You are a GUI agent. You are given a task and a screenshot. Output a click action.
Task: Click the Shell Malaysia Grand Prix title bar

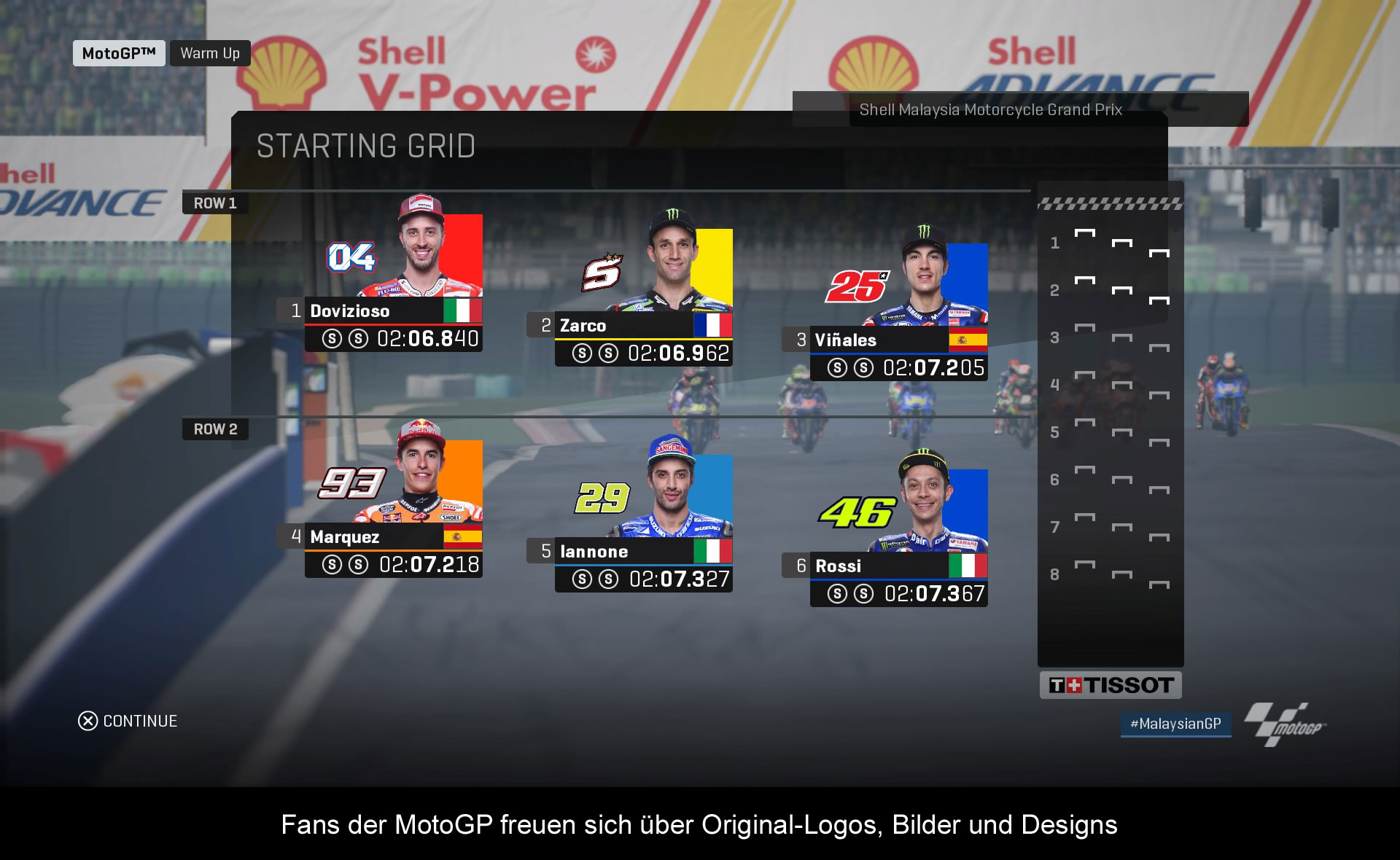(x=990, y=110)
